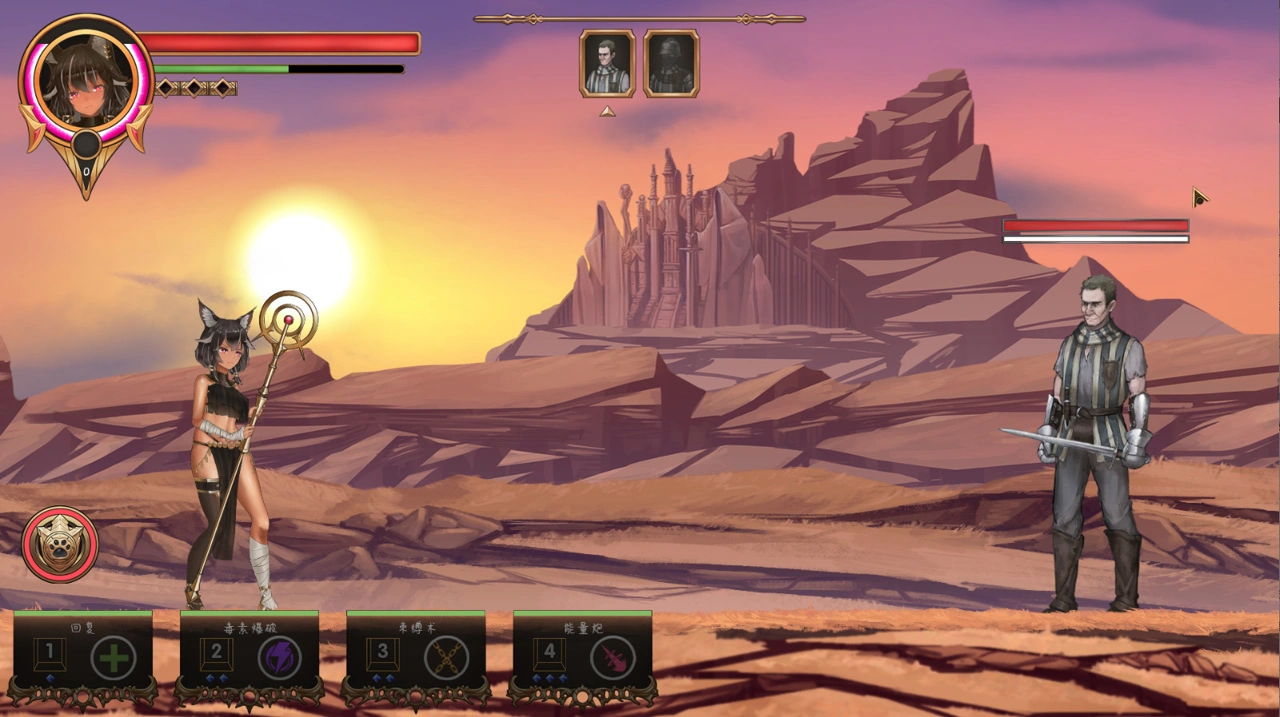1280x717 pixels.
Task: Choose the darkened helmeted soldier portrait
Action: (671, 64)
